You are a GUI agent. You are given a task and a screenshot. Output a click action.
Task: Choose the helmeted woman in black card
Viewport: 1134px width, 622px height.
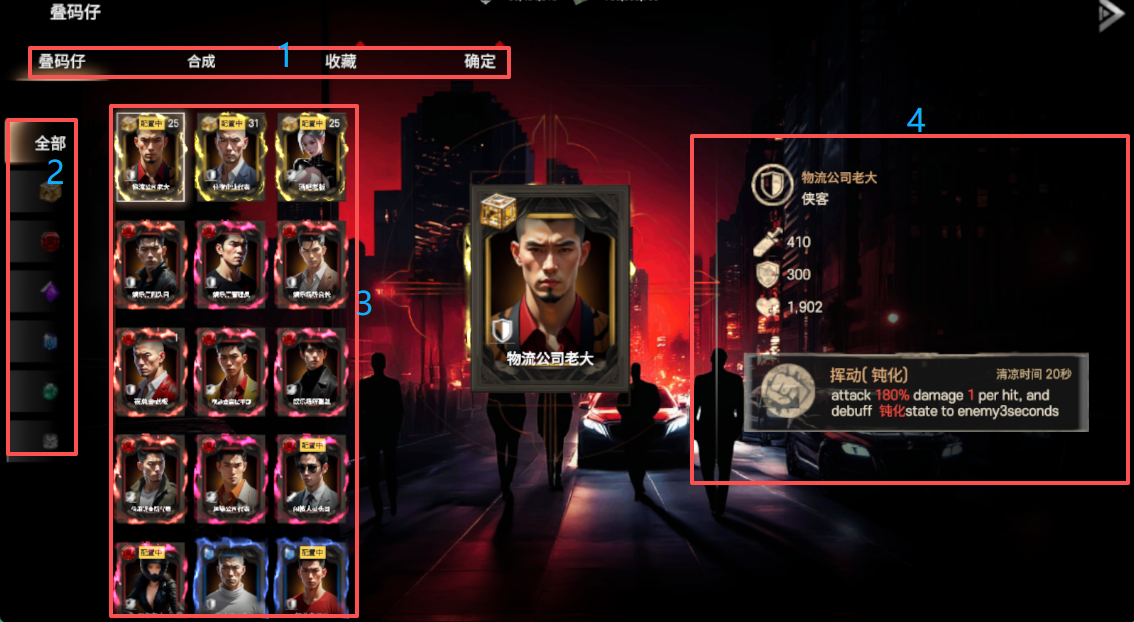pyautogui.click(x=151, y=580)
